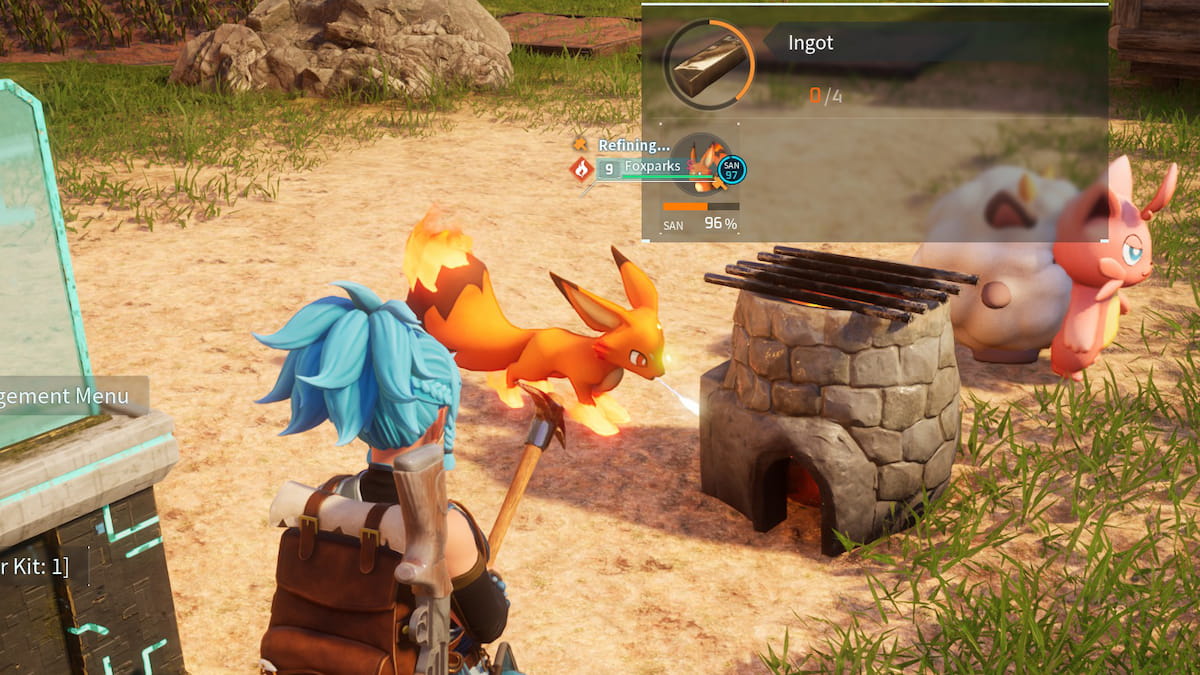Screen dimensions: 1200x675
Task: Click the red kindling flame icon
Action: click(581, 169)
